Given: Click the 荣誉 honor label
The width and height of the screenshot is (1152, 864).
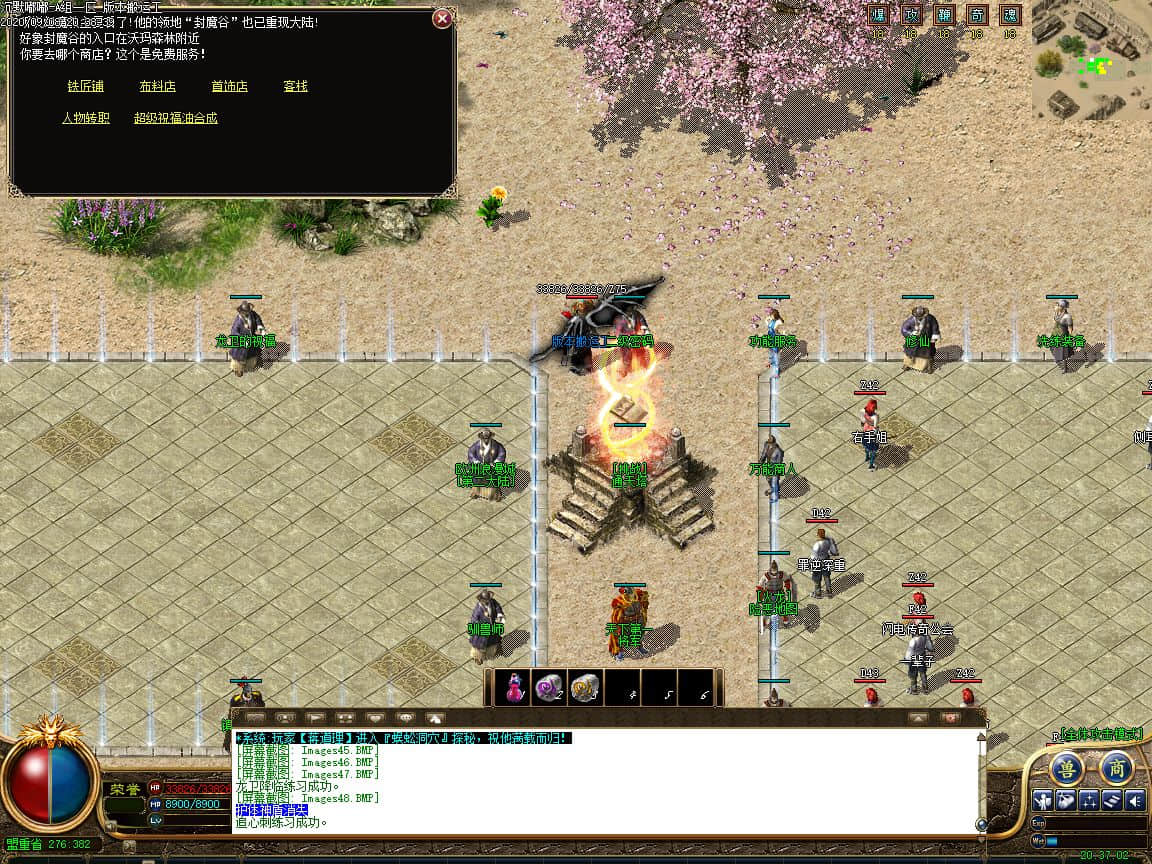Looking at the screenshot, I should coord(124,789).
